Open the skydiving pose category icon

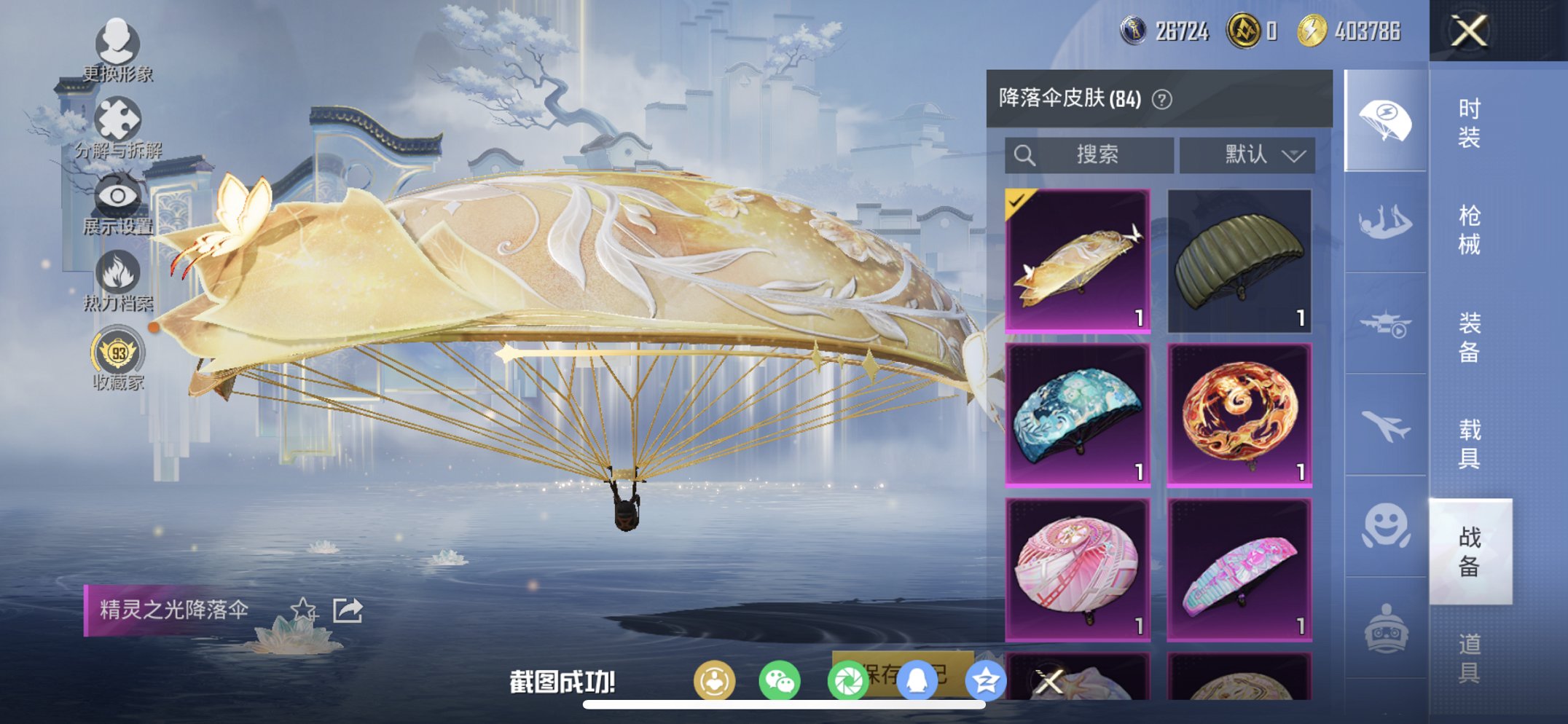(1384, 220)
